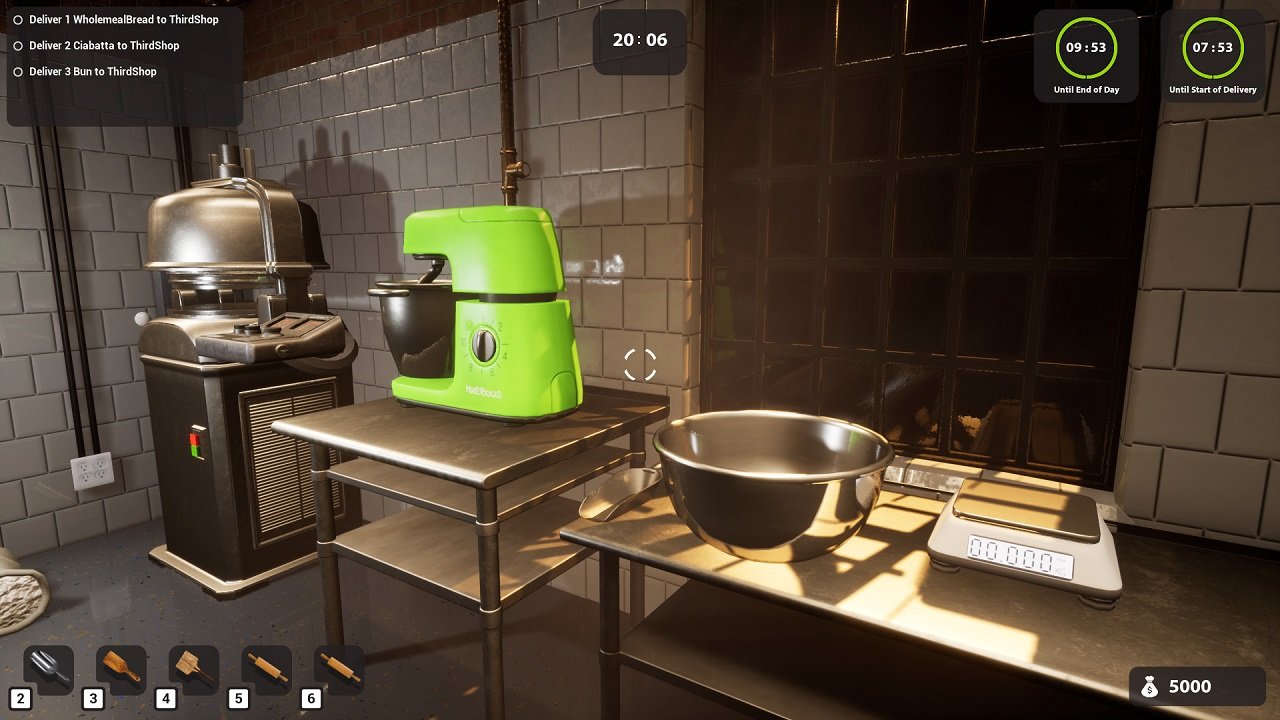Check off the WholemealBread delivery objective
Screen dimensions: 1280x720
(x=16, y=18)
